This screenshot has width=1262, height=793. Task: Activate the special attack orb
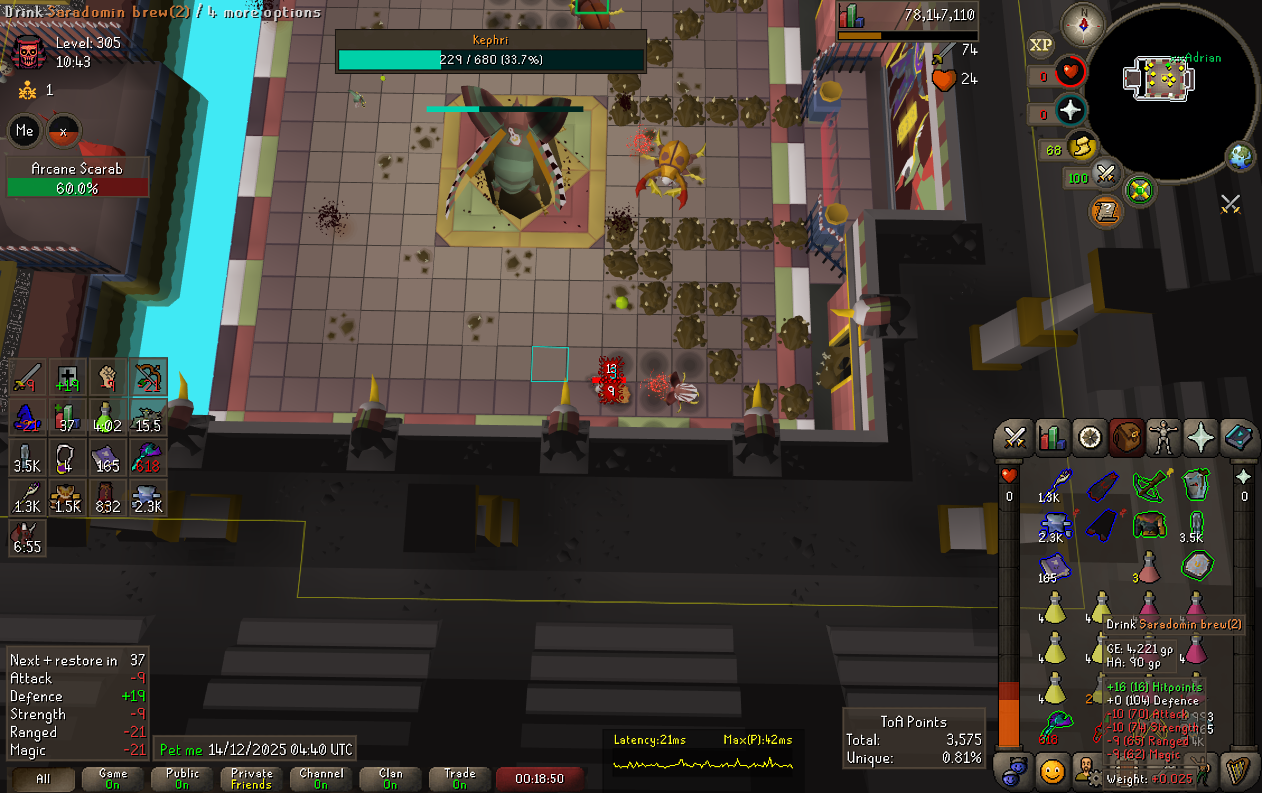tap(1105, 175)
